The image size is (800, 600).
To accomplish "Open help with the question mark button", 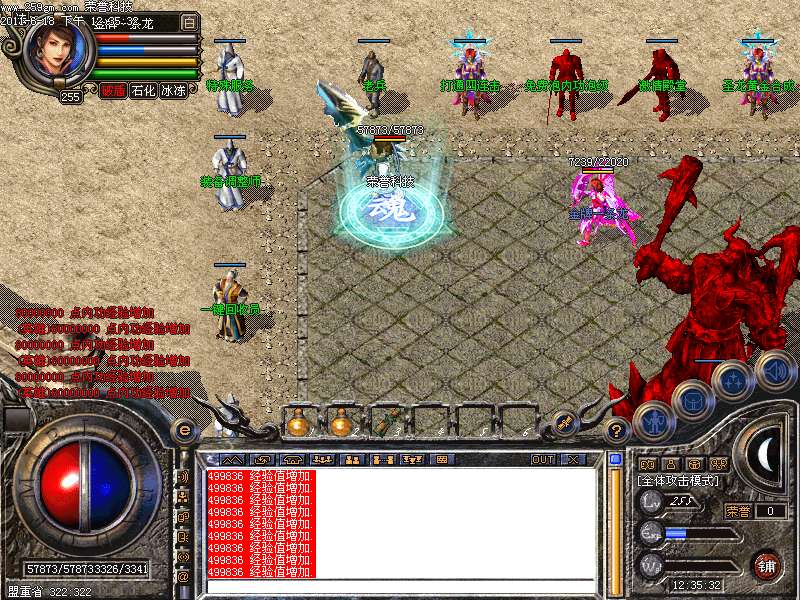I will coord(617,431).
